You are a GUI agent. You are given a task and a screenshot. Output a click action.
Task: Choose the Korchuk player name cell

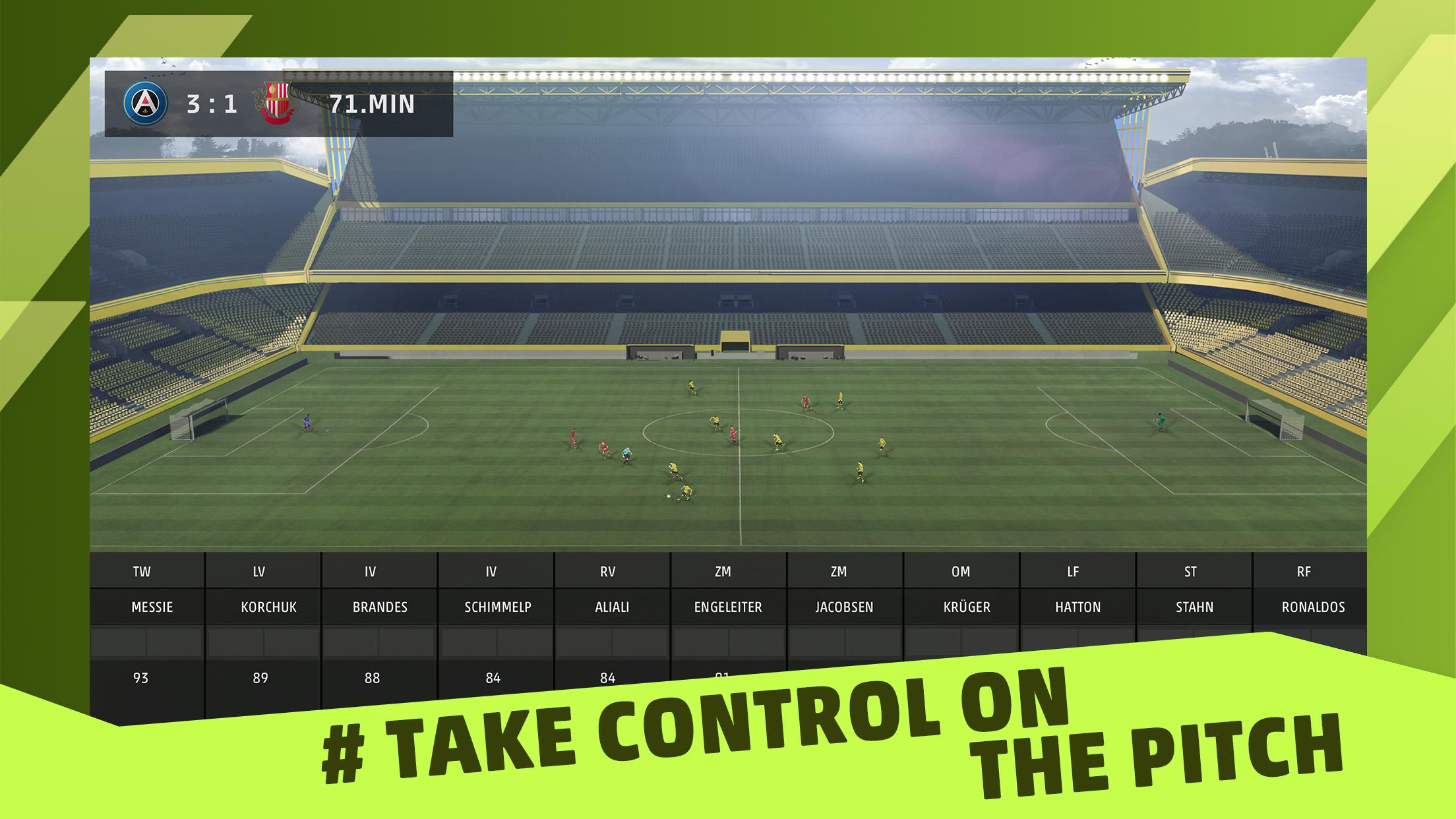[x=268, y=607]
